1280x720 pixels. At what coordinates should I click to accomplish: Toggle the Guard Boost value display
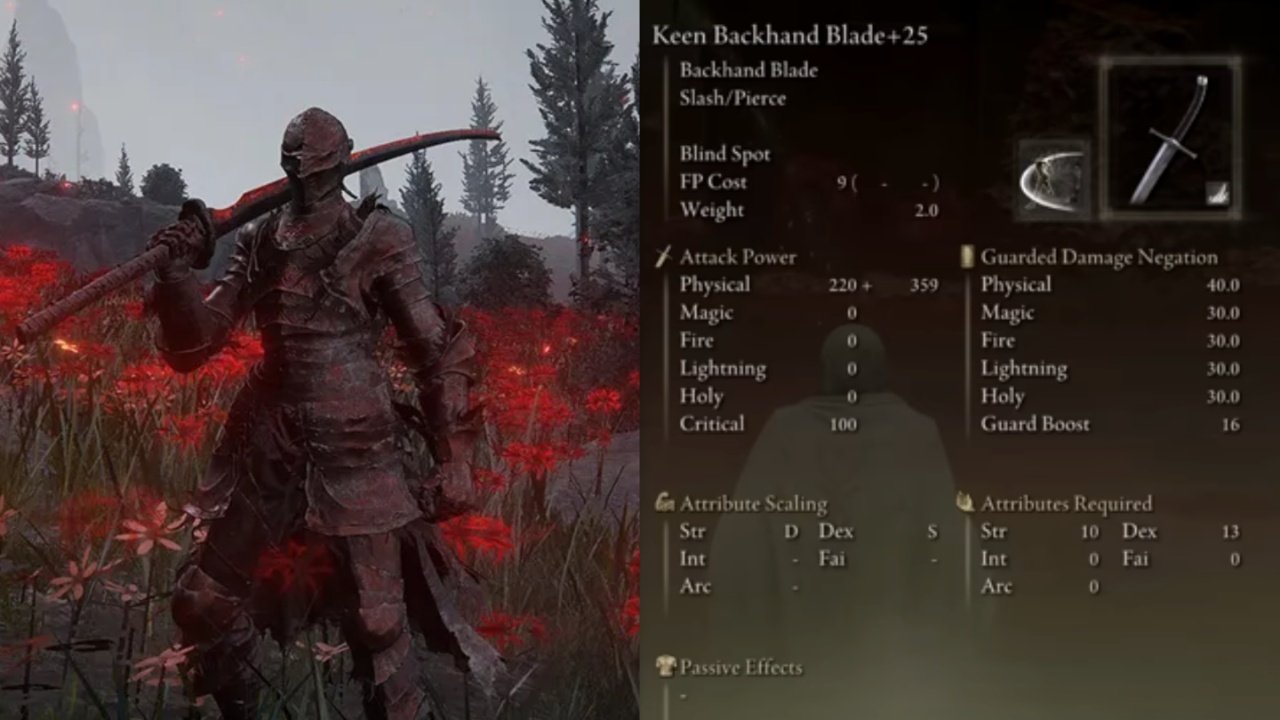[x=1036, y=424]
